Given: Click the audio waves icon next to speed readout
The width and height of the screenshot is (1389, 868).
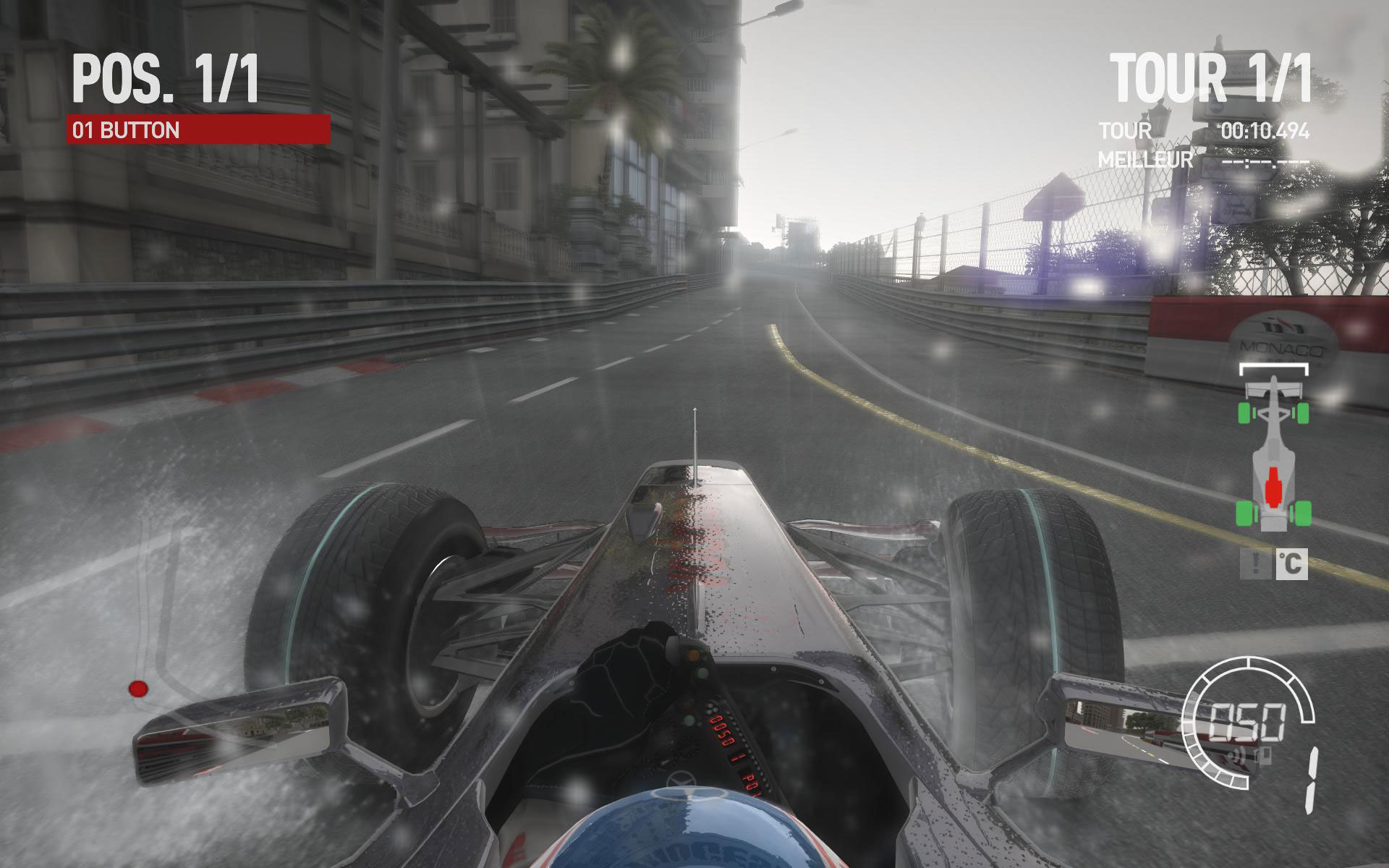Looking at the screenshot, I should point(1237,754).
